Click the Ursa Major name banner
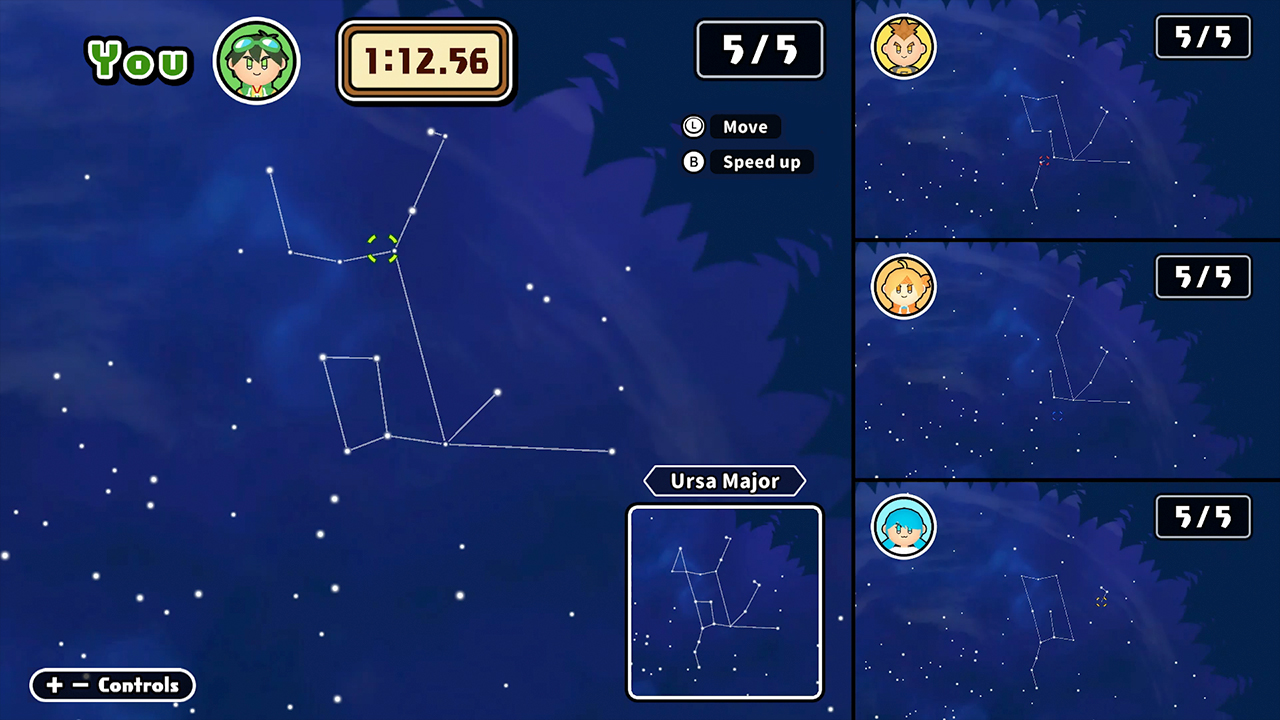This screenshot has width=1280, height=720. [724, 481]
